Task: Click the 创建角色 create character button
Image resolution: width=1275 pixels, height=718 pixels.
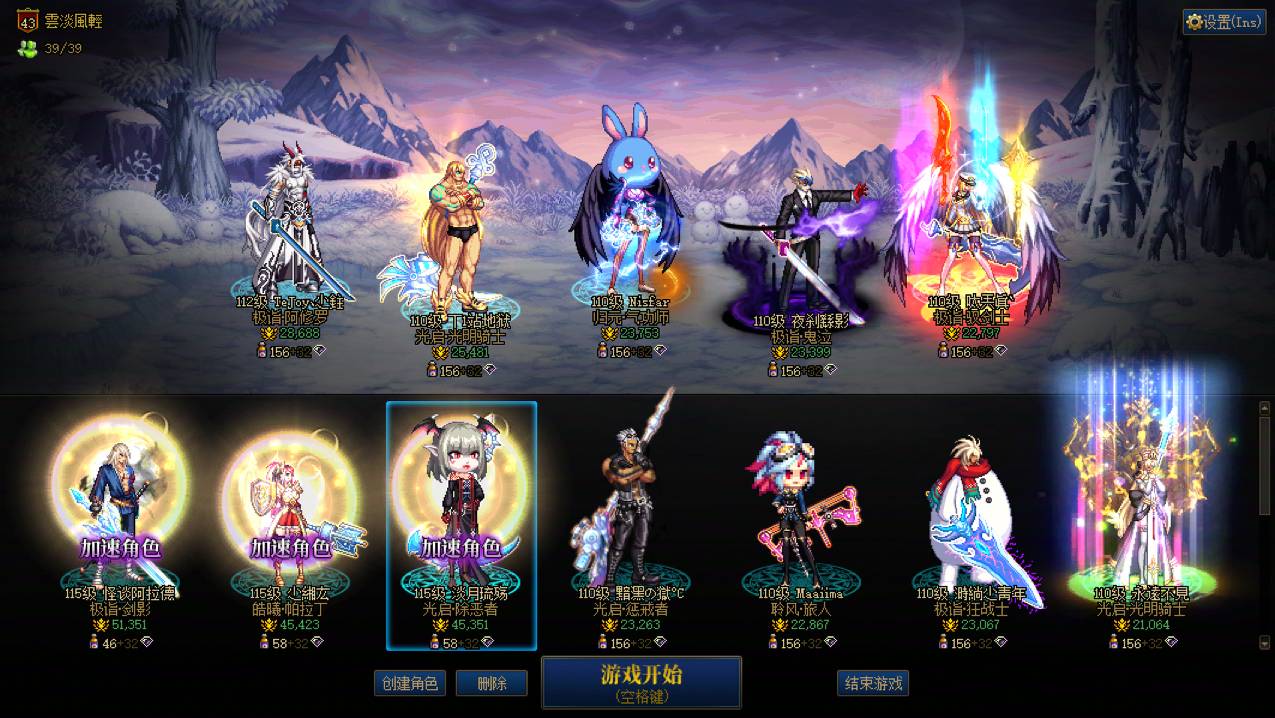Action: (410, 683)
